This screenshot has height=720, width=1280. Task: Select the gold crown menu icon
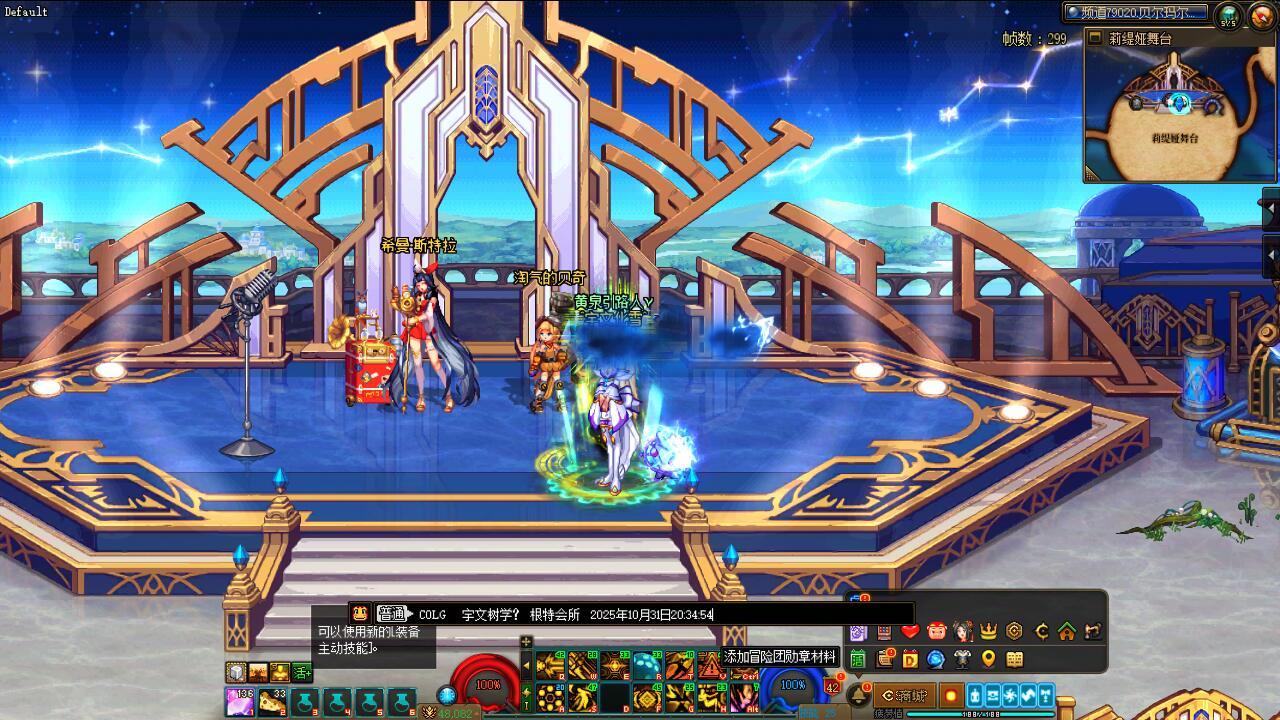[988, 631]
